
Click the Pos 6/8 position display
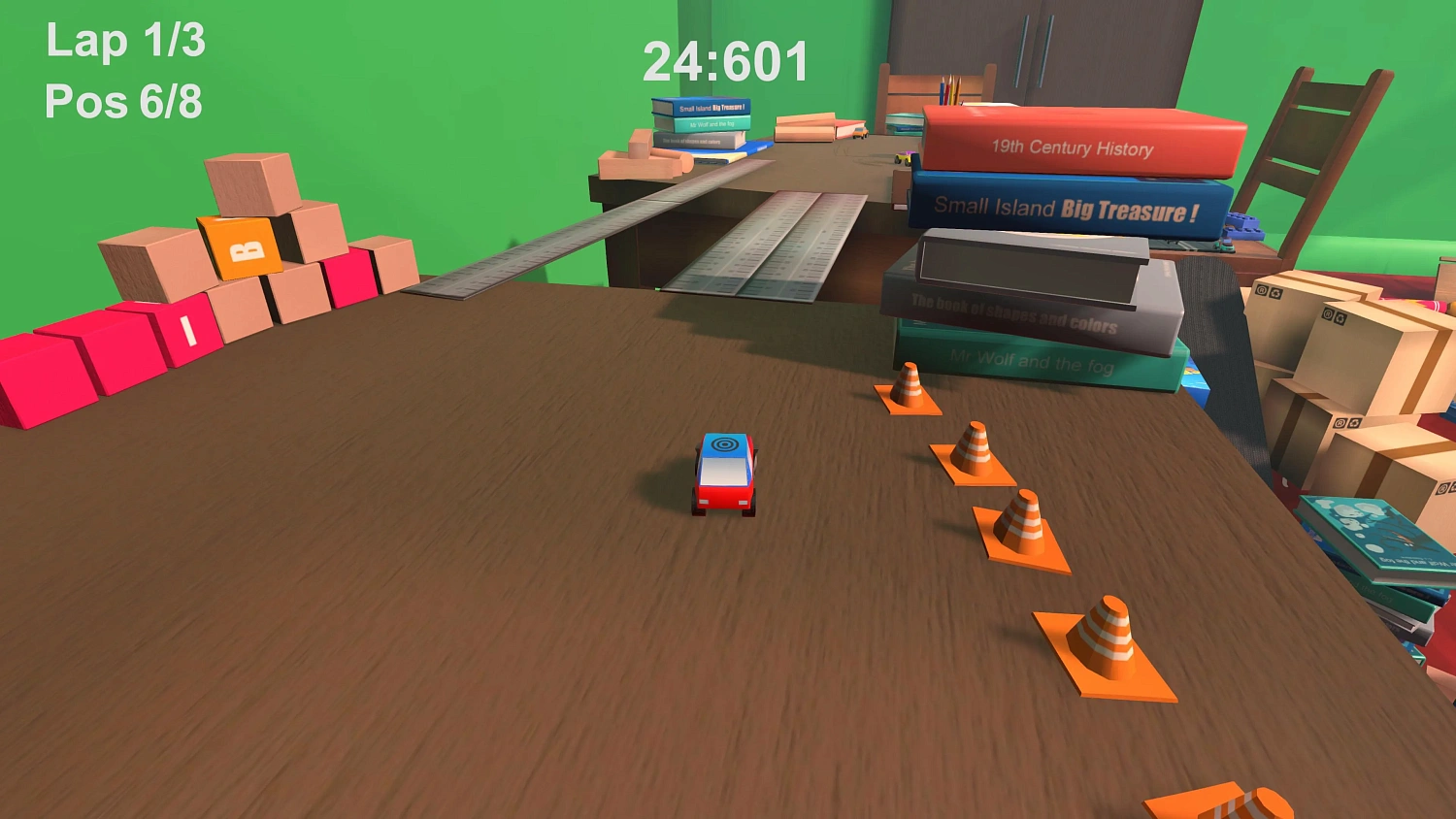click(x=123, y=100)
